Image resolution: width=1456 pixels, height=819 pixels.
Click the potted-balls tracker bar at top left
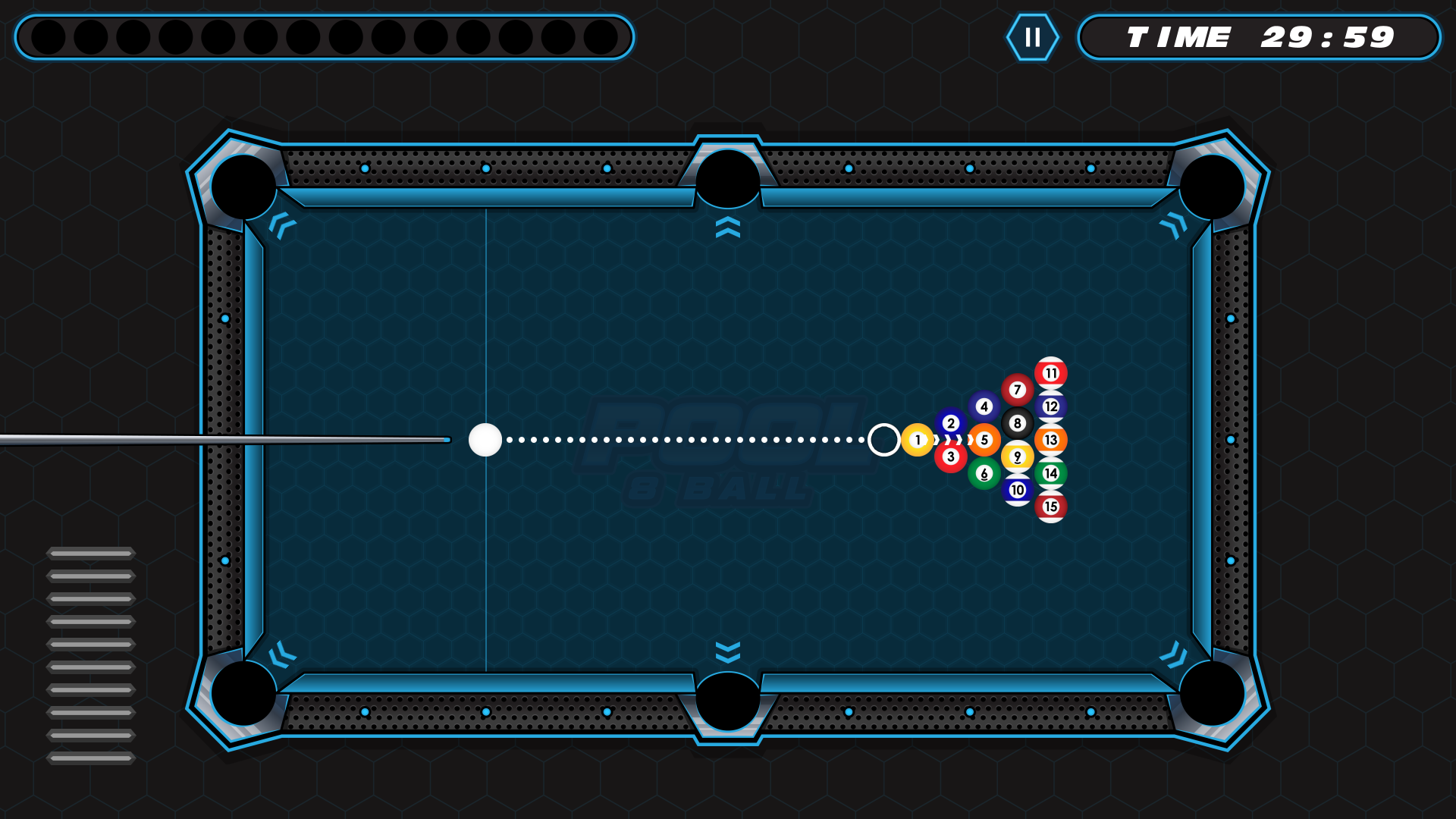pos(326,36)
